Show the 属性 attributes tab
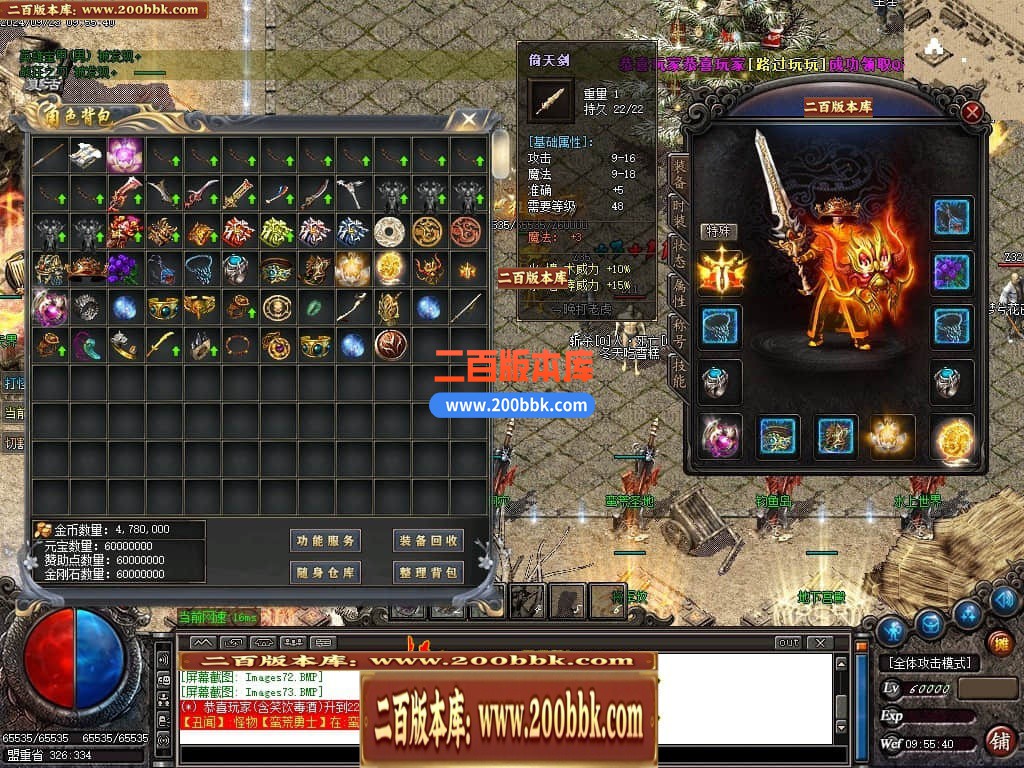Screen dimensions: 1024x768 679,293
